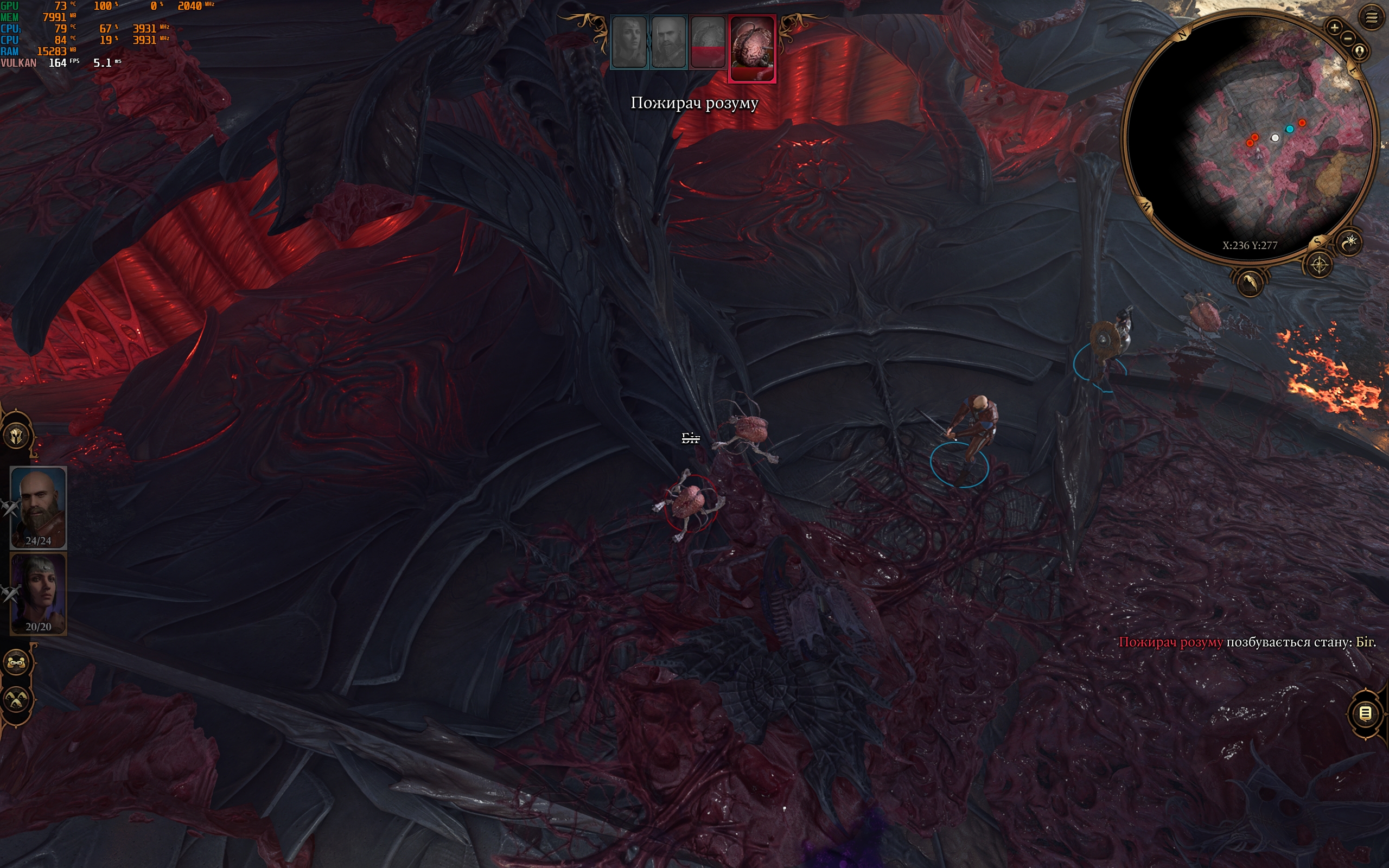Select the active brain creature turn card
The height and width of the screenshot is (868, 1389).
[752, 49]
